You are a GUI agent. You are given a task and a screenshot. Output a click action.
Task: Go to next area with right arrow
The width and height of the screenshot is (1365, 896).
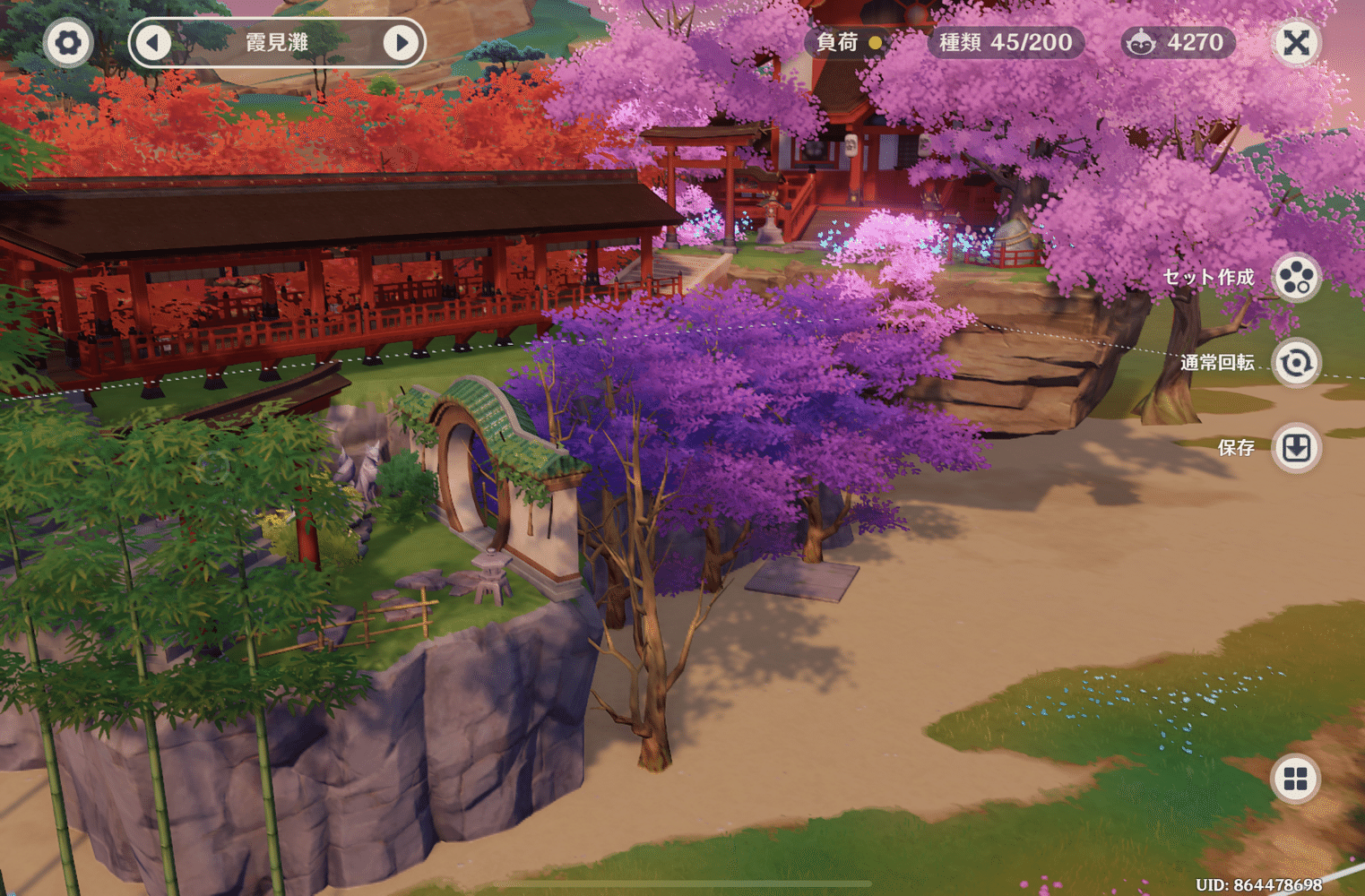pyautogui.click(x=402, y=42)
